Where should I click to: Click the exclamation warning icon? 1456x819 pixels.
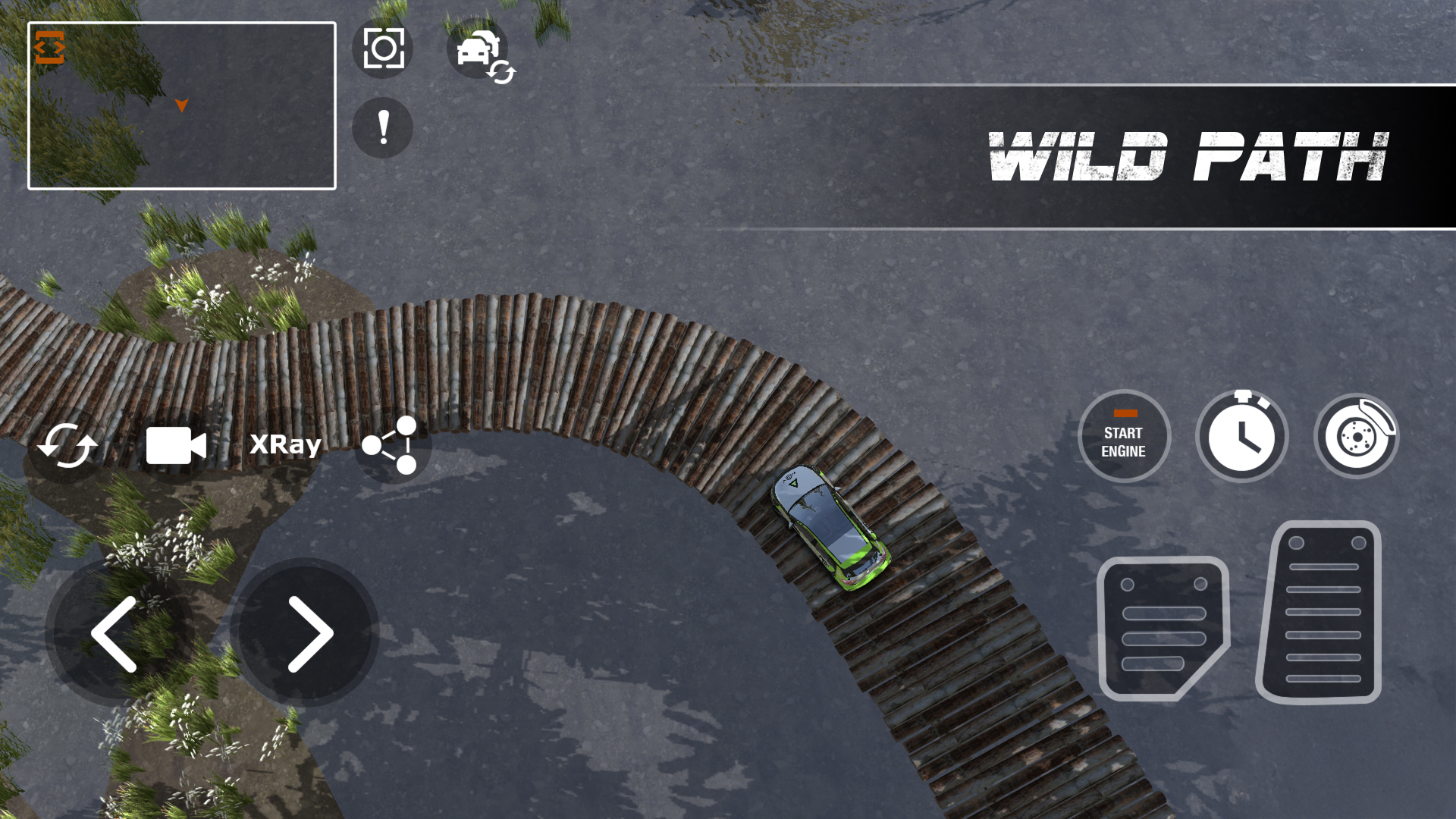click(382, 128)
